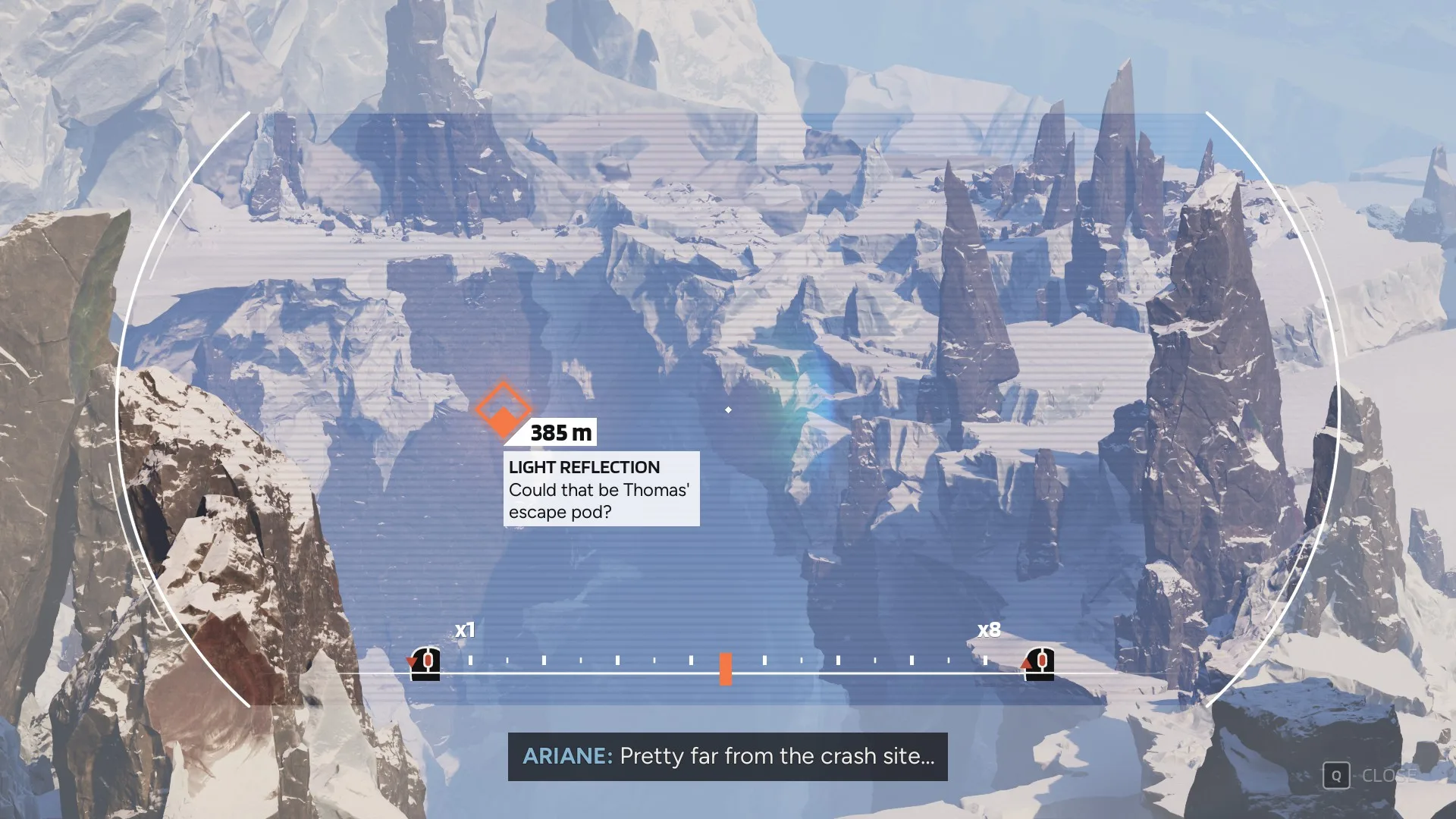Select the orange Light Reflection waypoint marker

click(503, 409)
